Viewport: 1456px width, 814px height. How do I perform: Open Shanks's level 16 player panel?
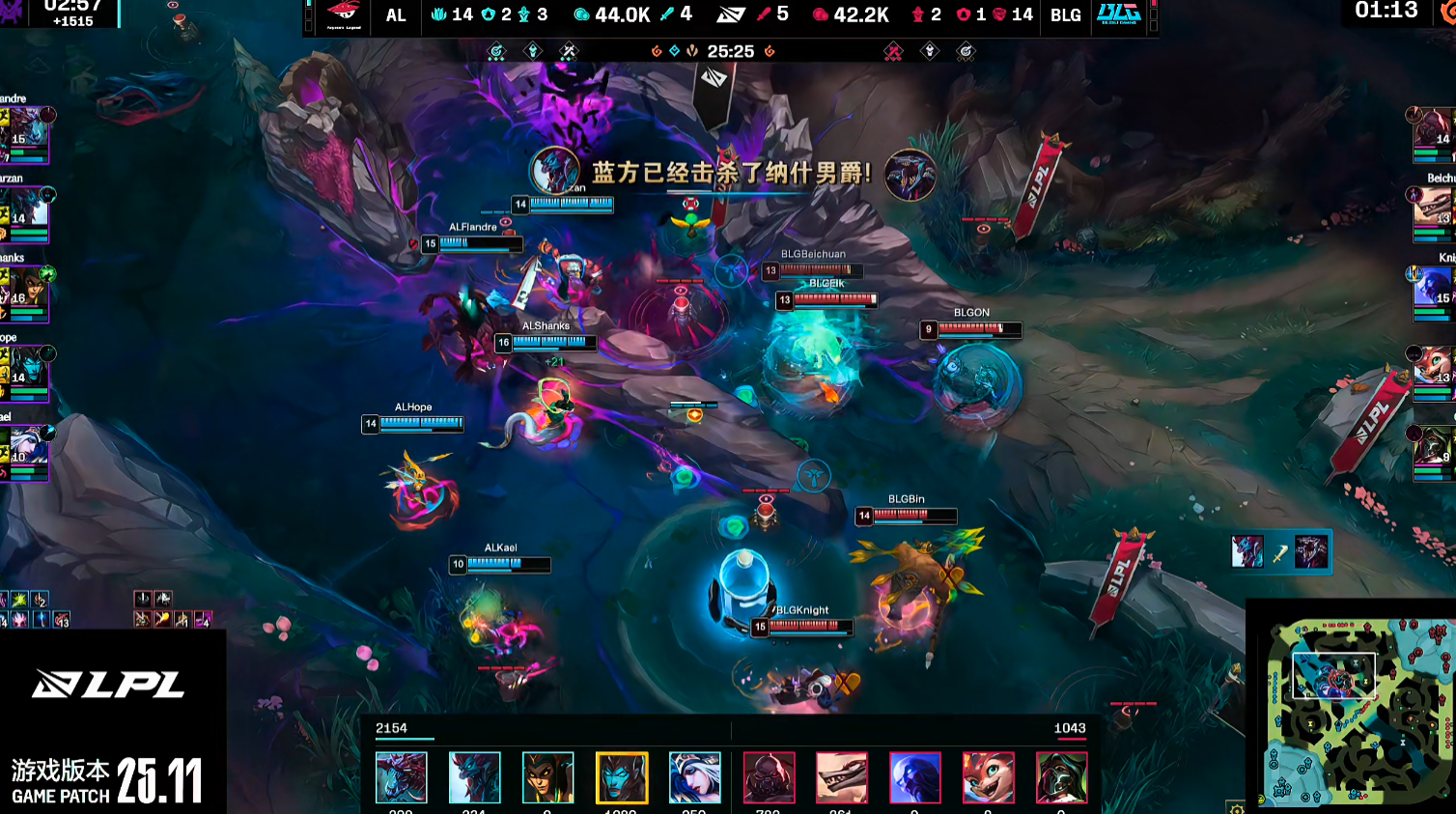[25, 294]
